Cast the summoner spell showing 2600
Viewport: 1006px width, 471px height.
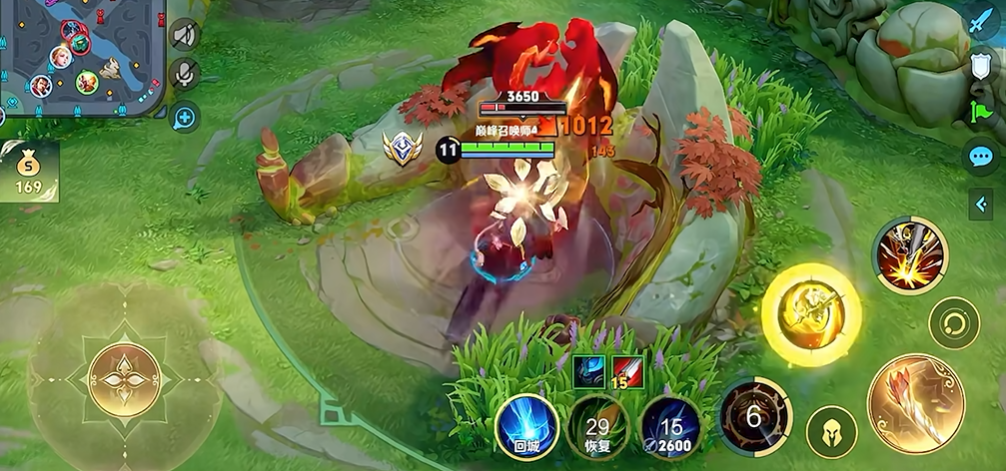click(x=669, y=426)
